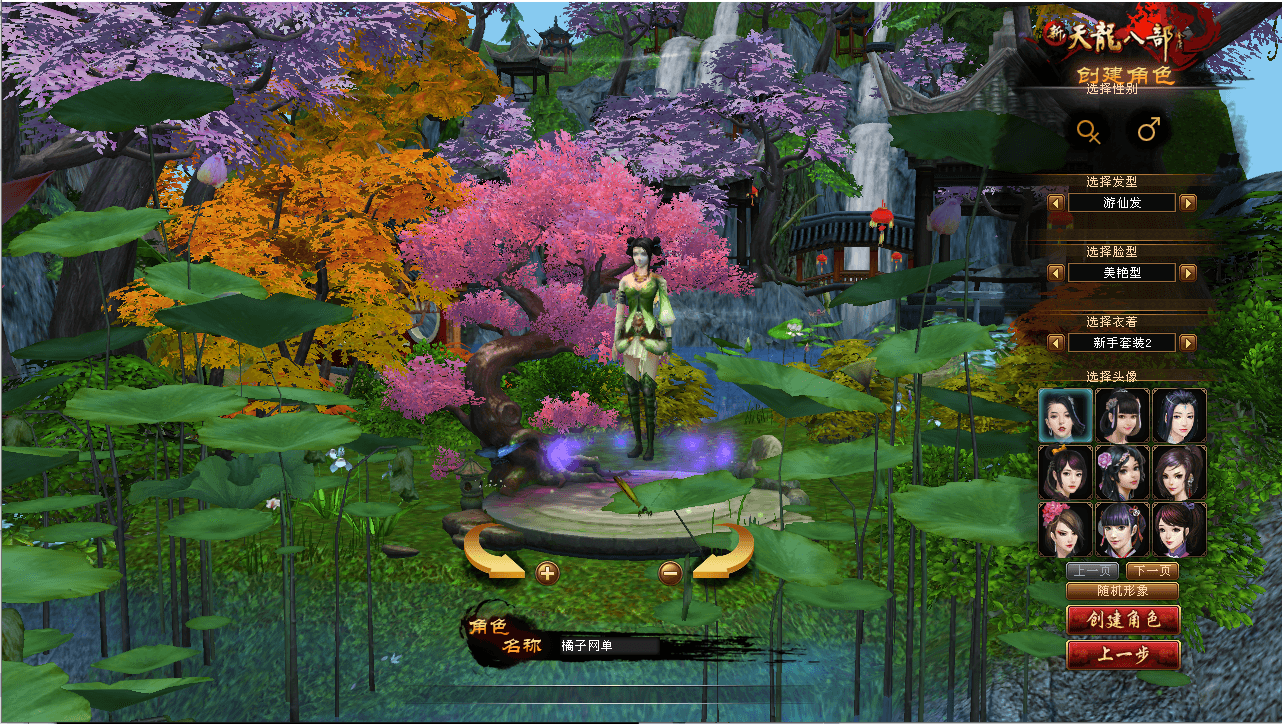Zoom out with the minus button
The height and width of the screenshot is (724, 1282).
[x=671, y=573]
